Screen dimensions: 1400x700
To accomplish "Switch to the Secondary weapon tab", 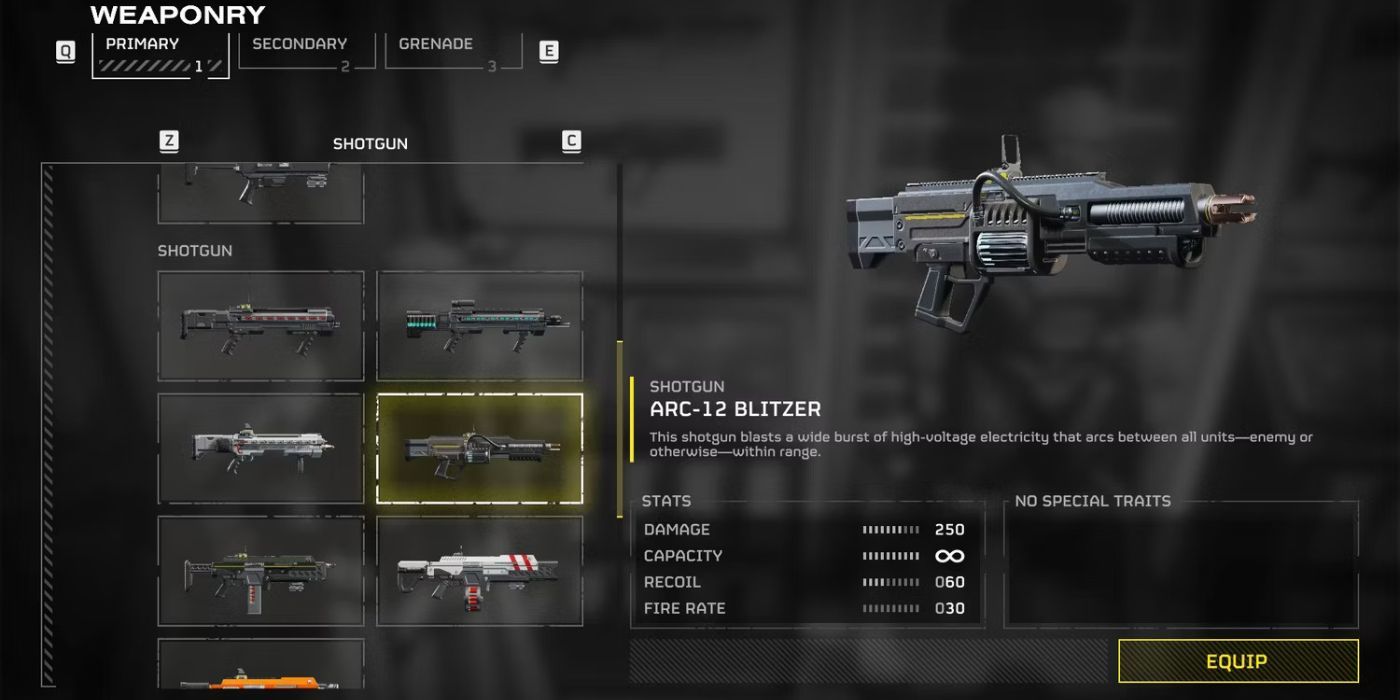I will click(306, 54).
